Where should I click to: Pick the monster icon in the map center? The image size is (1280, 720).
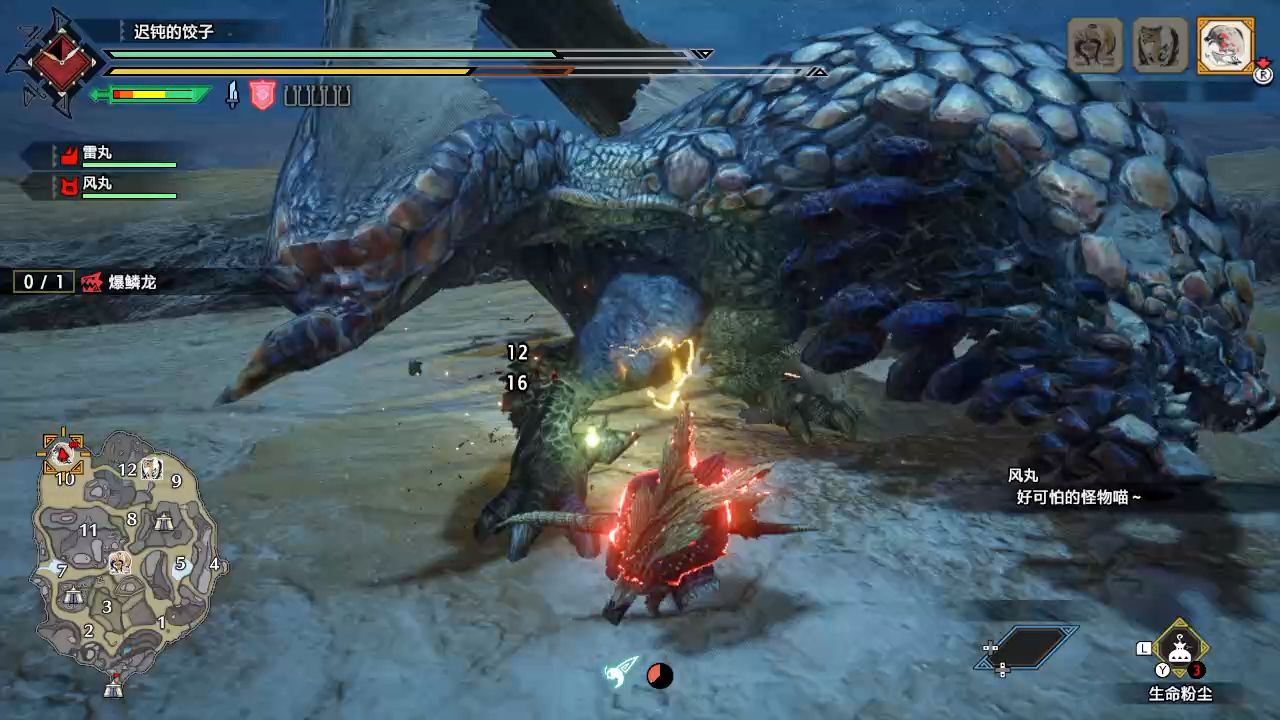(x=120, y=562)
